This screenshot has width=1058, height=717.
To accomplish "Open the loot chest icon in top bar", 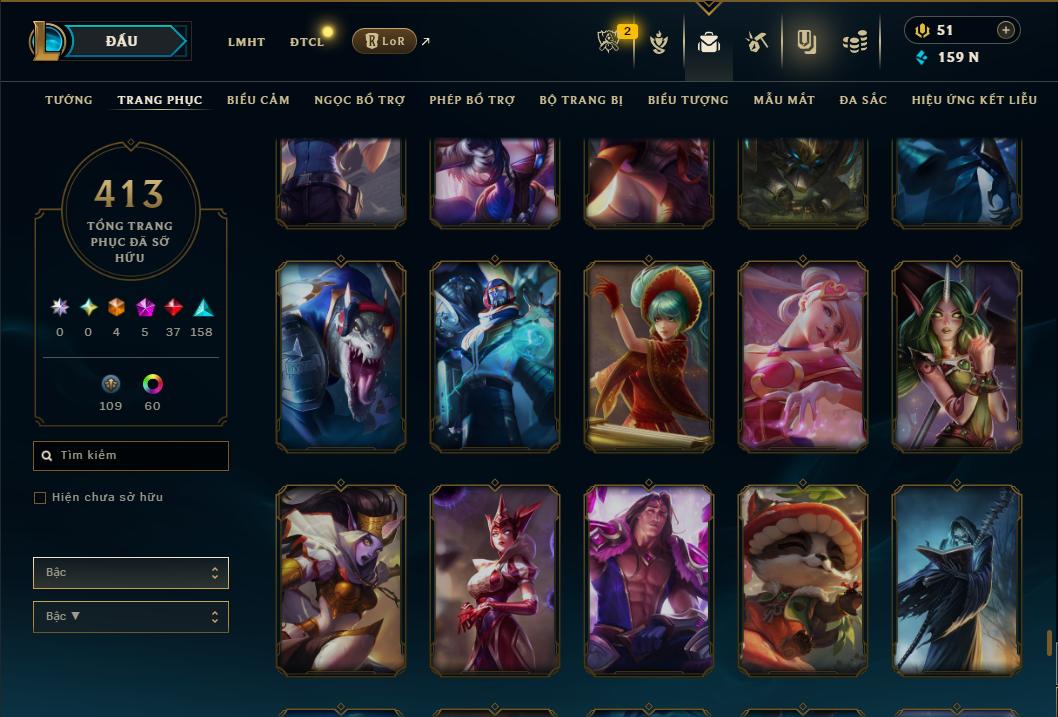I will (x=708, y=42).
